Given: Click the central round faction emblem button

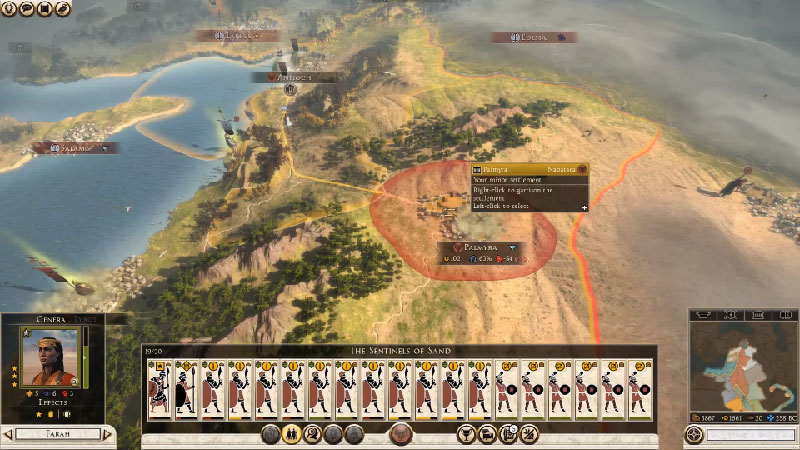Looking at the screenshot, I should pos(402,434).
